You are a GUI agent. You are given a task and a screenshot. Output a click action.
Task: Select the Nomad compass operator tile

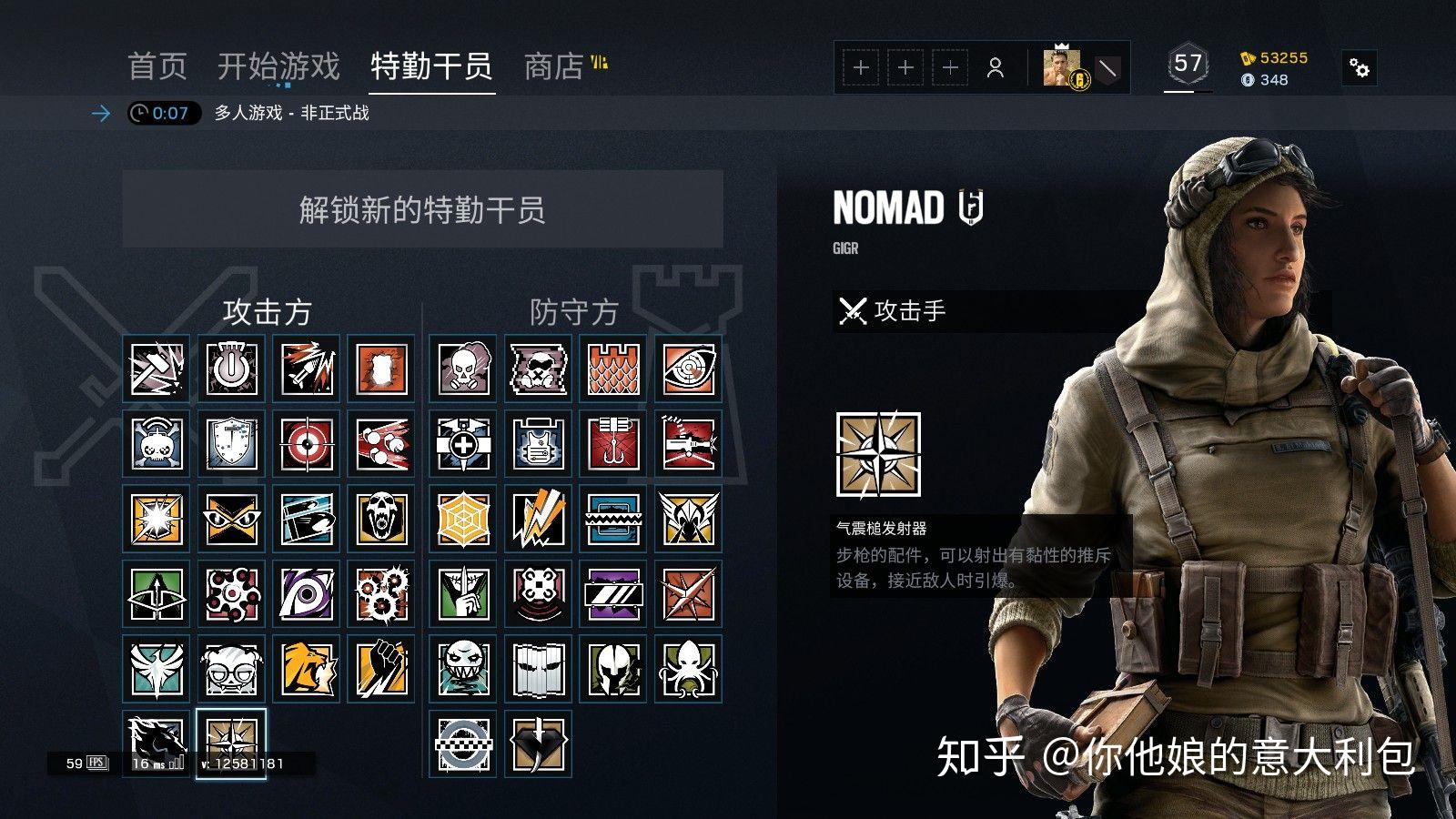tap(231, 743)
